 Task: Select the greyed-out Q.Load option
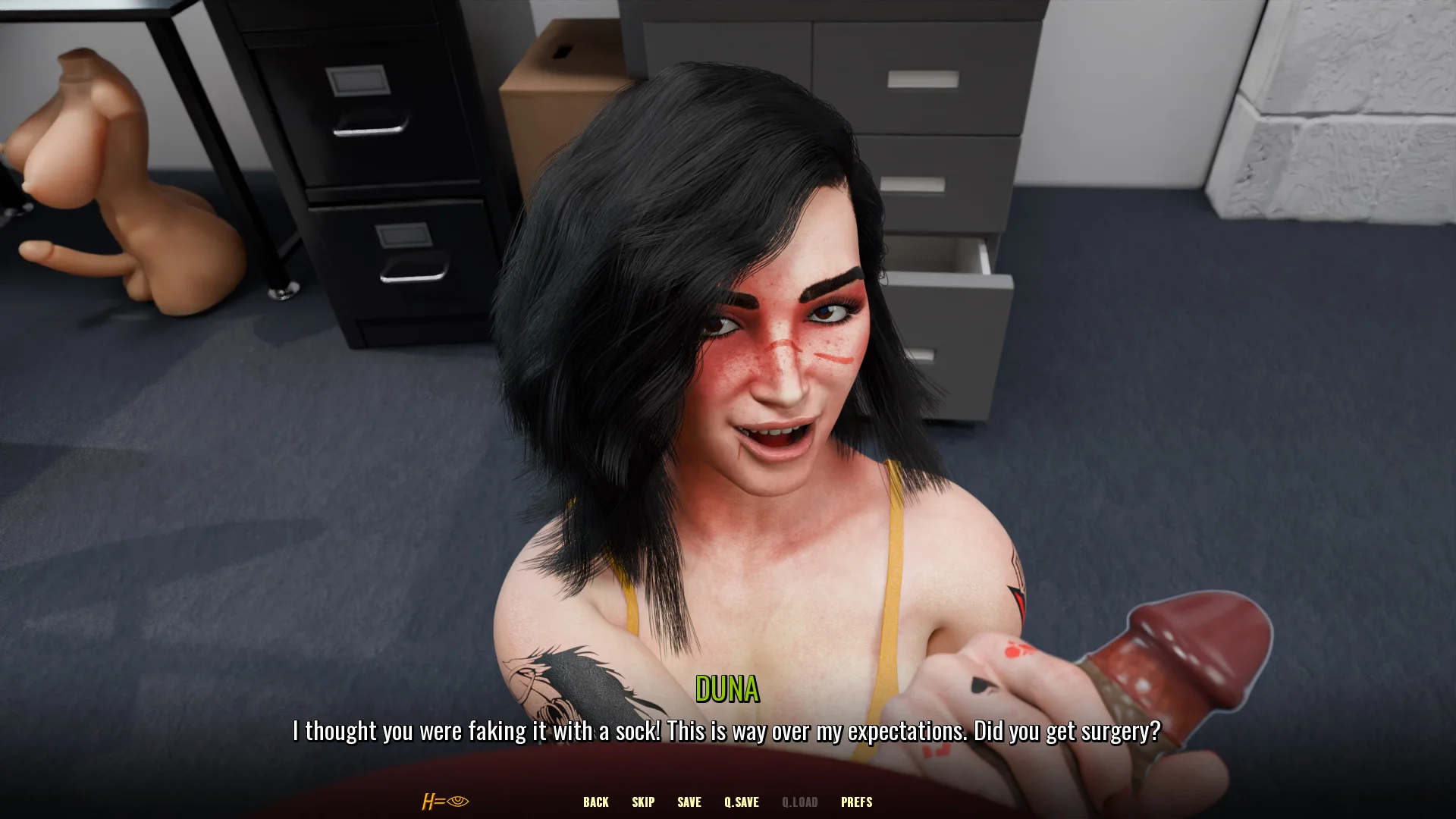799,802
